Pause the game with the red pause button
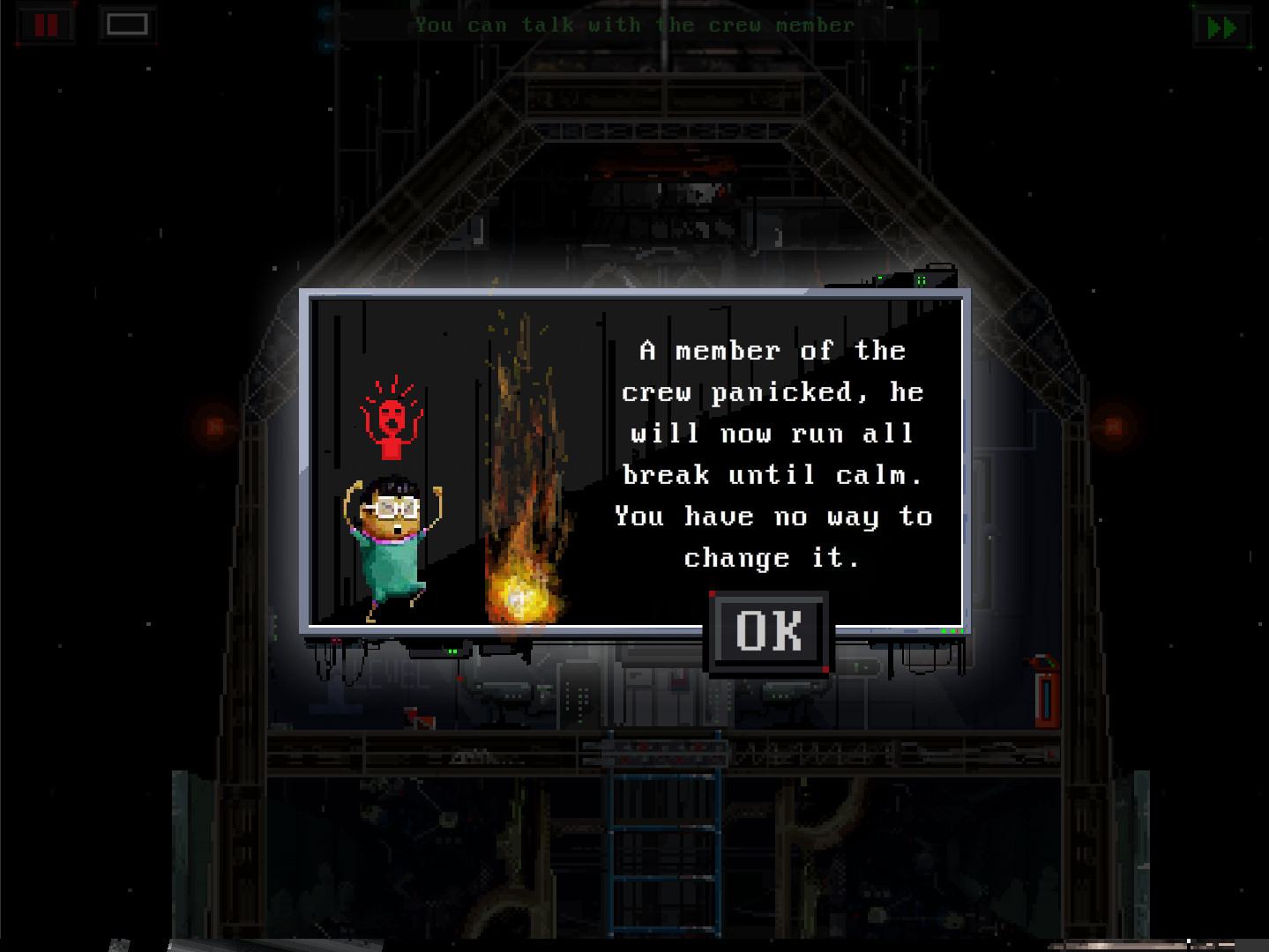 pos(46,25)
